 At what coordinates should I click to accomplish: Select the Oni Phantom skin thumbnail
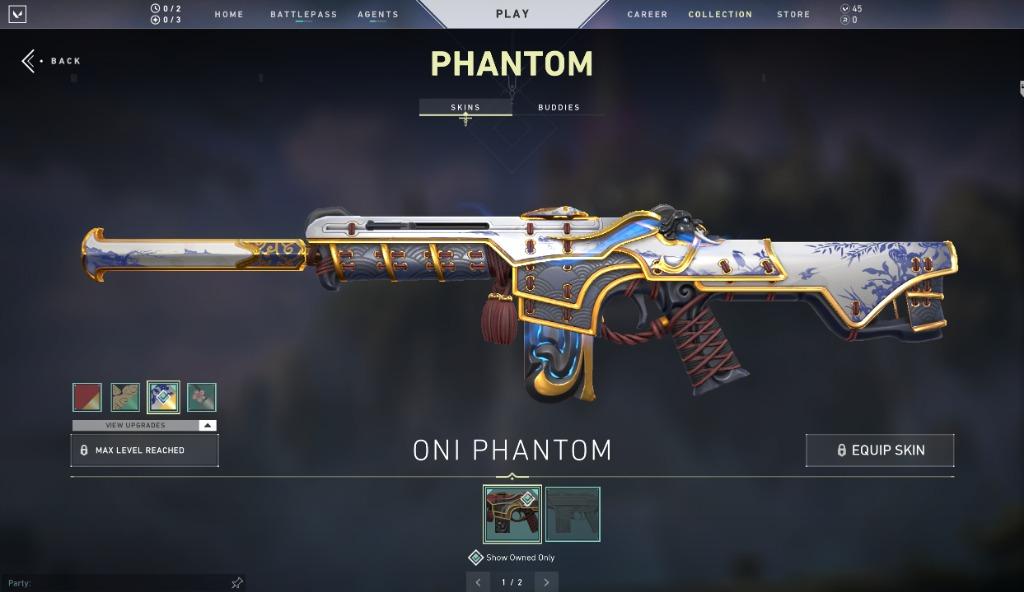pos(512,514)
